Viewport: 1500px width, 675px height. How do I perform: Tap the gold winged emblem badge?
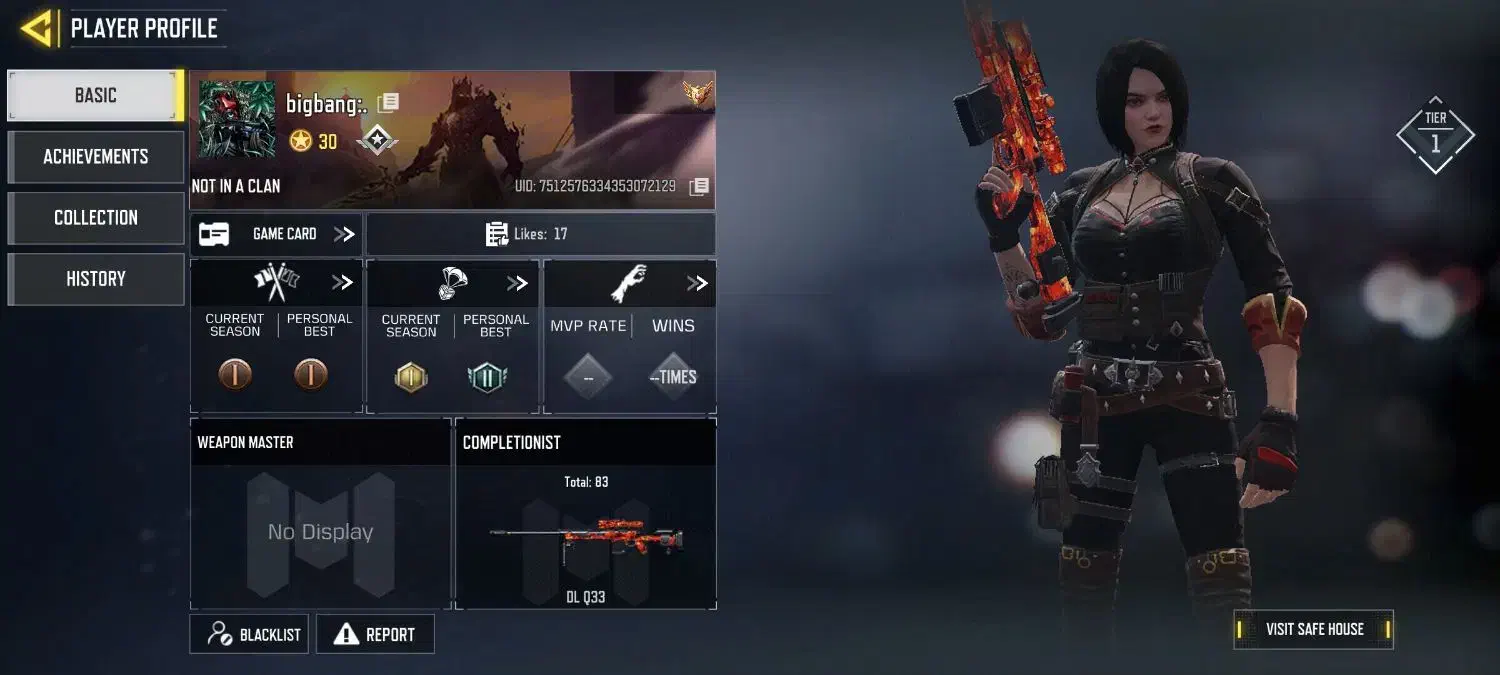(697, 93)
